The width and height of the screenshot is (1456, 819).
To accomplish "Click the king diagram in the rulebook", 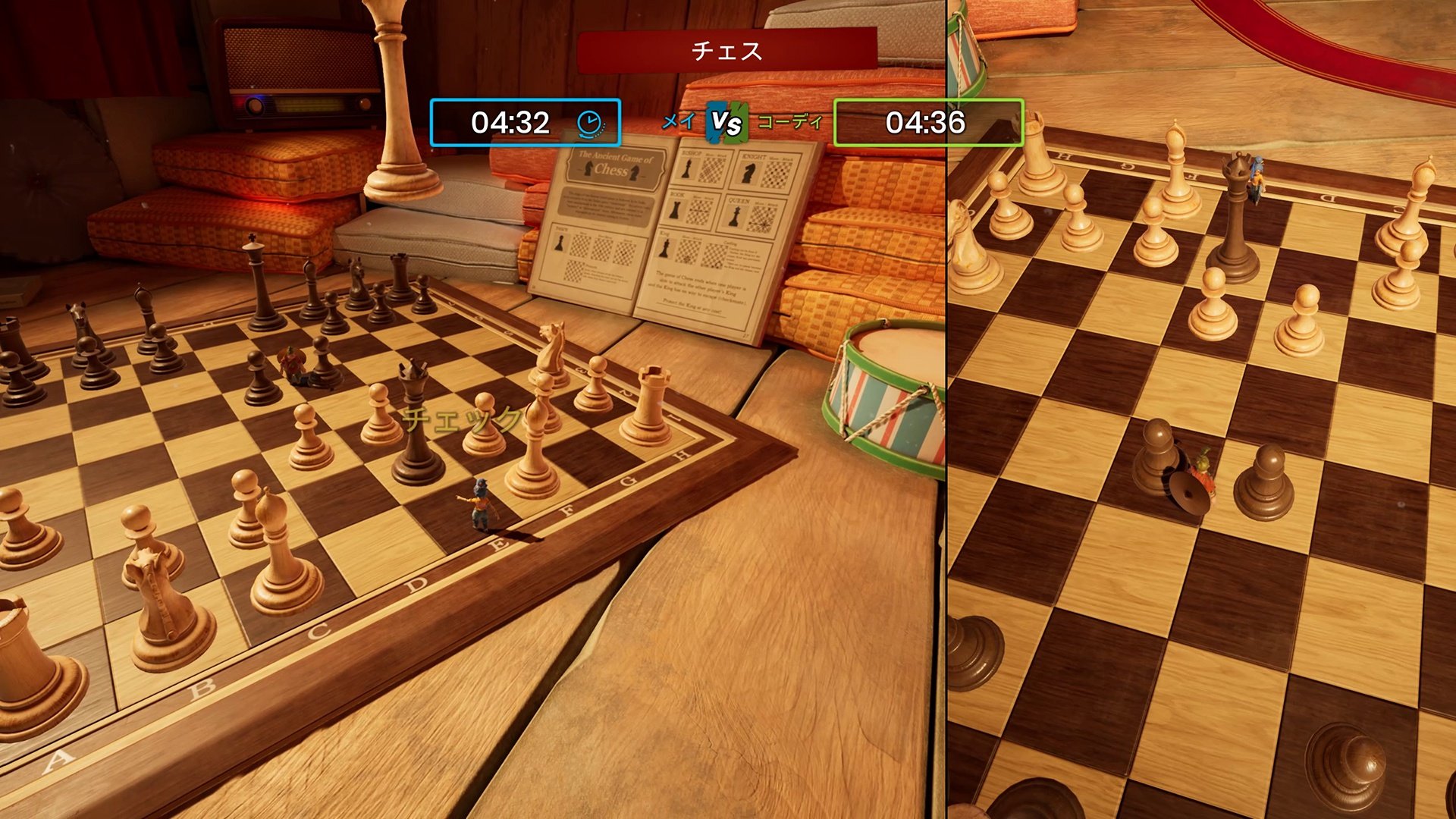I will coord(664,249).
